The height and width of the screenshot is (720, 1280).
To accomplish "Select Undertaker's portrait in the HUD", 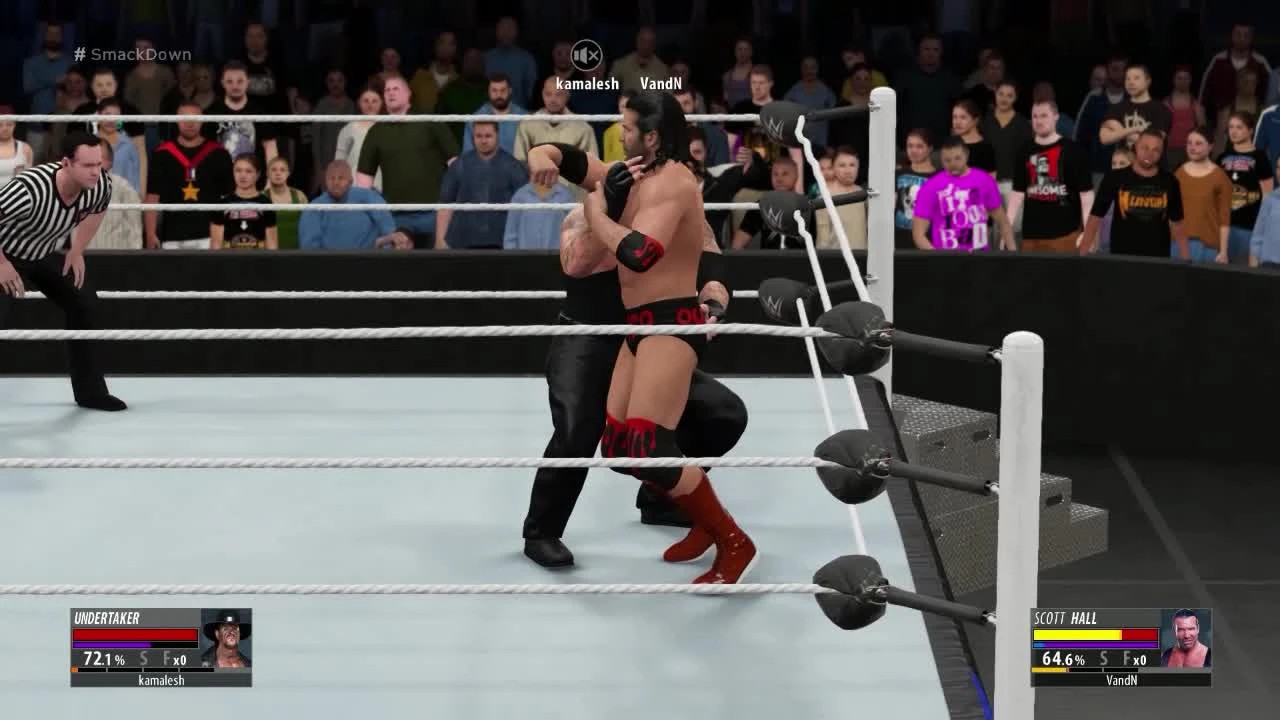I will tap(224, 640).
